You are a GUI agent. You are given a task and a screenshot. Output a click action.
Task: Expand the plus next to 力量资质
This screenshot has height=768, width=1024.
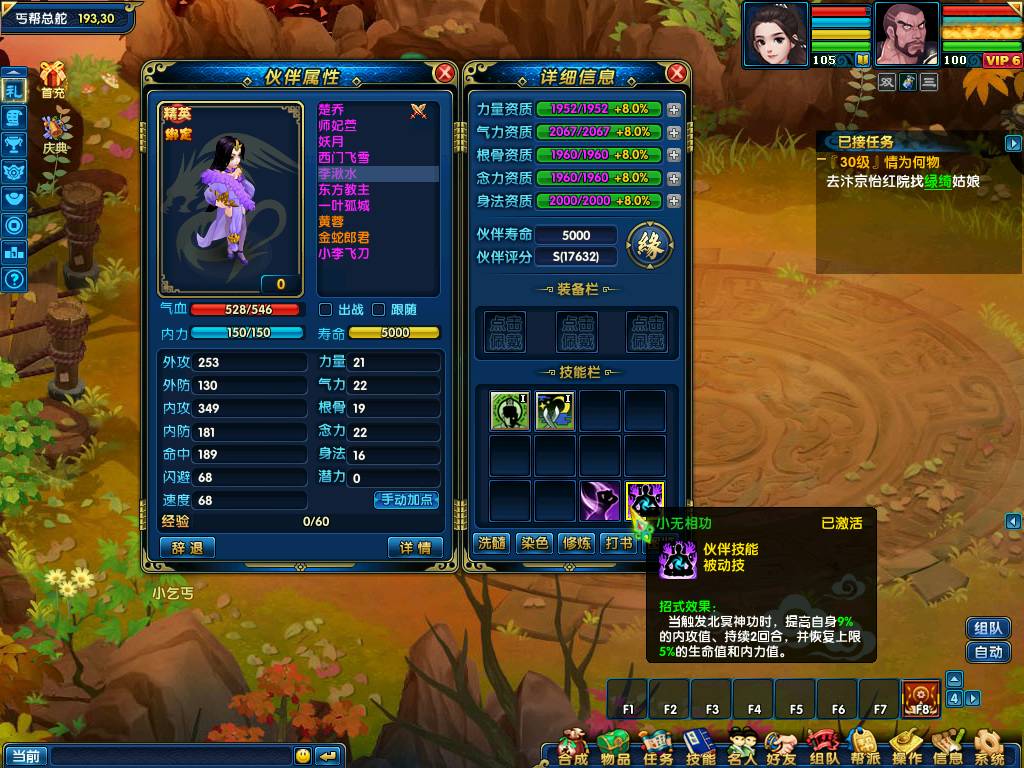pos(674,109)
